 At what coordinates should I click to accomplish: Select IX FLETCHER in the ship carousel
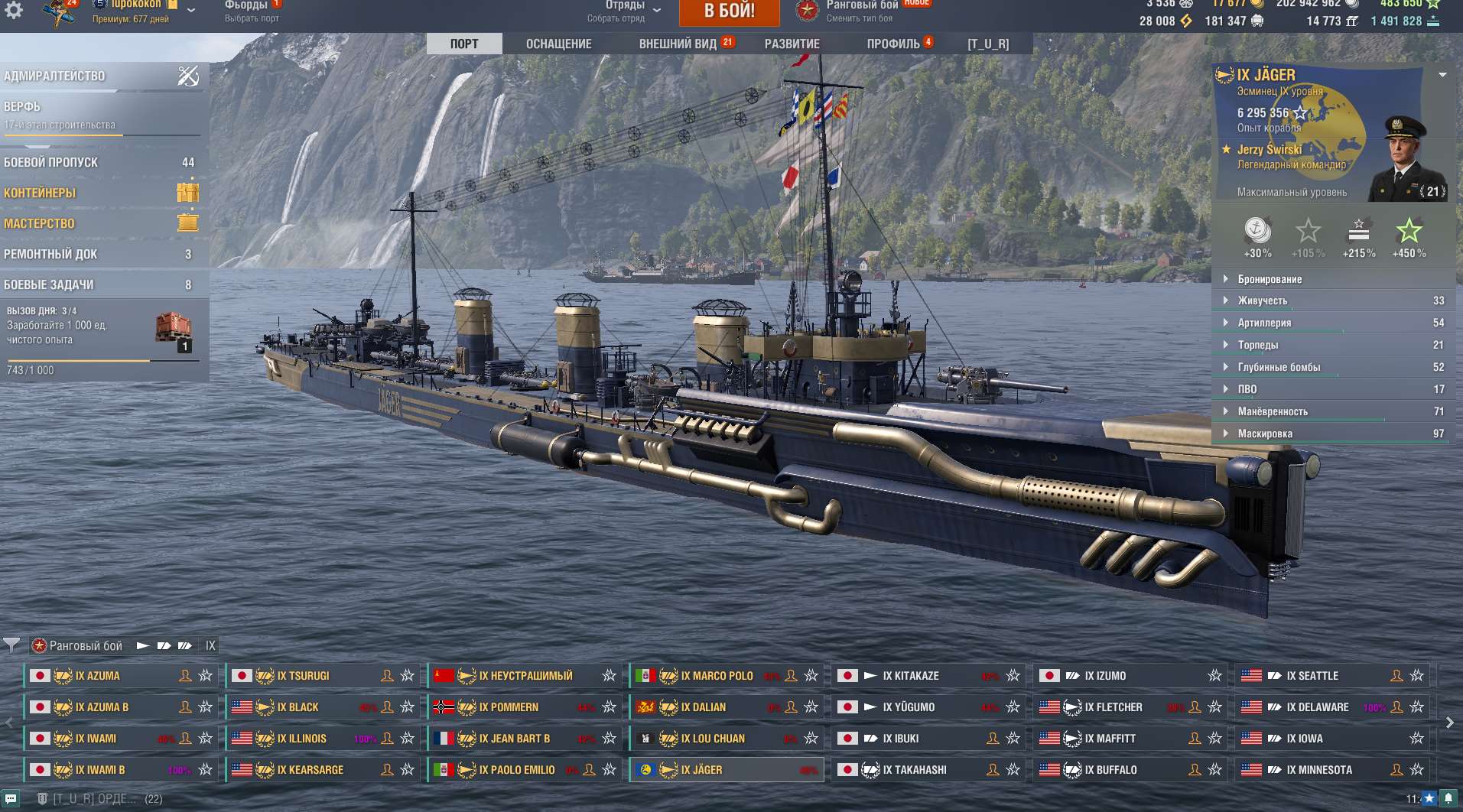pos(1113,706)
